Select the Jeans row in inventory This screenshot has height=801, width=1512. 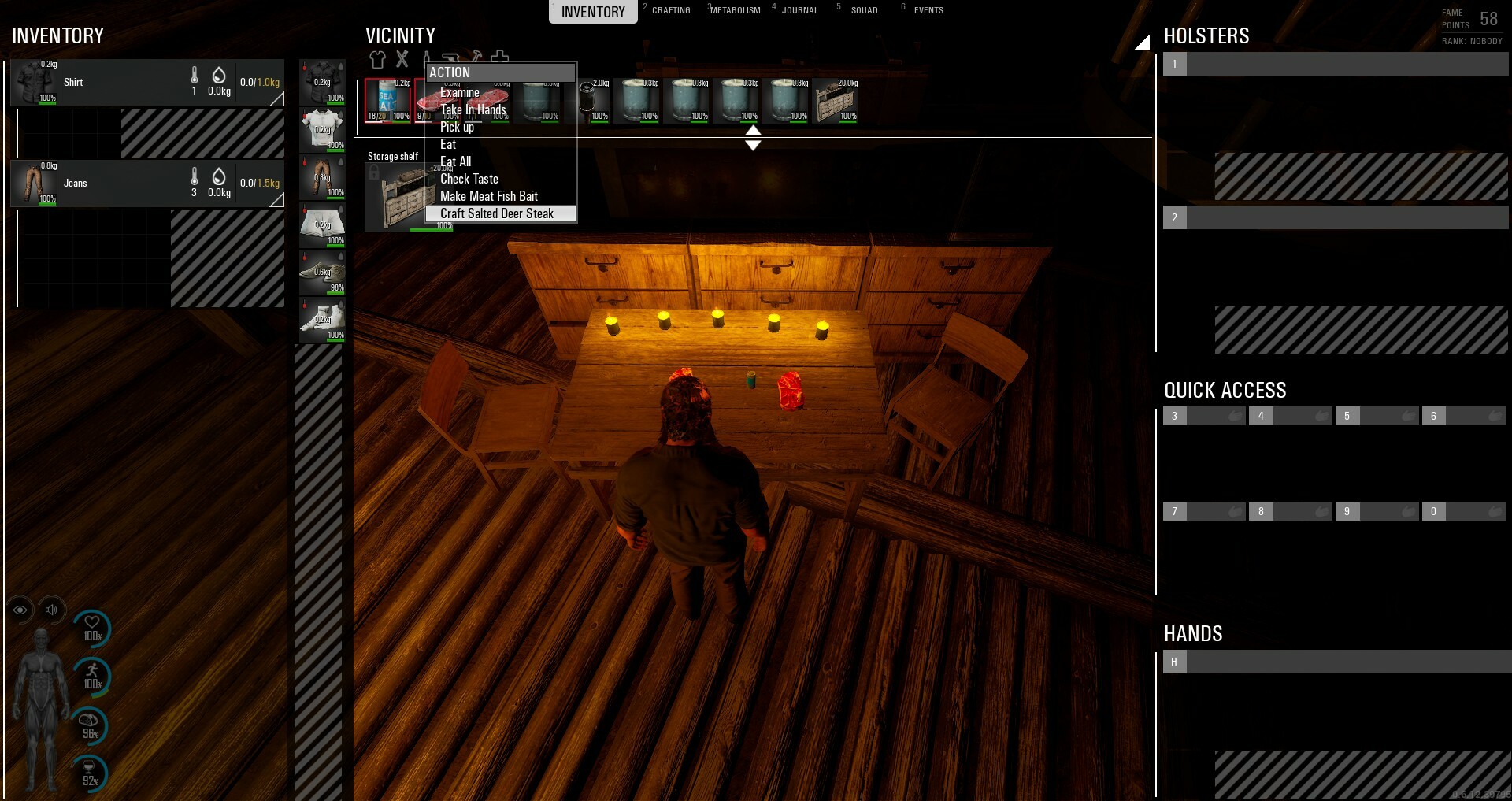coord(147,184)
